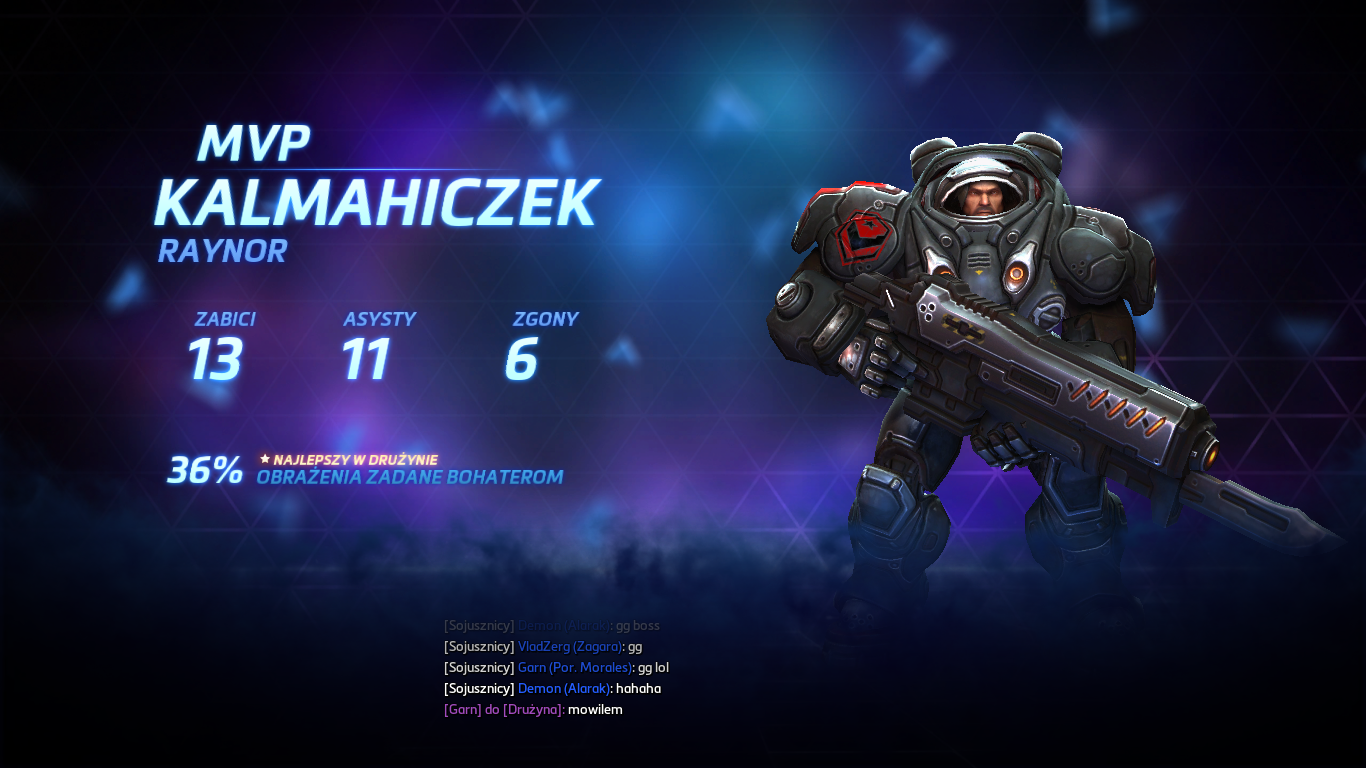Image resolution: width=1366 pixels, height=768 pixels.
Task: Click Demon (Alarak) name beside "hahaha" message
Action: (563, 689)
